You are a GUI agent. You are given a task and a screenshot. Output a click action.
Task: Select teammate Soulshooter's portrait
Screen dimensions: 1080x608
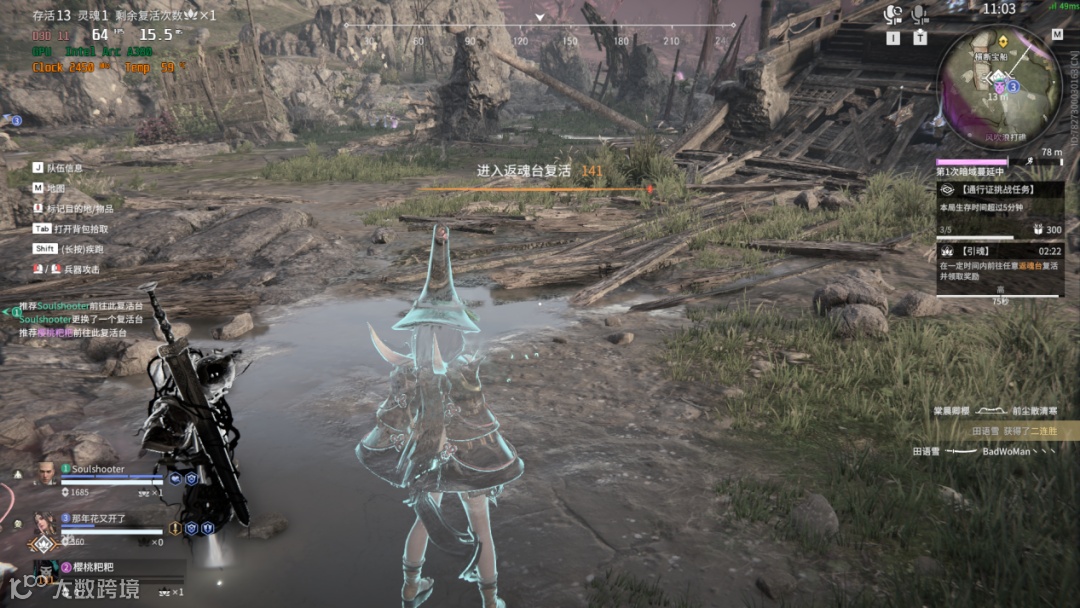pos(48,474)
